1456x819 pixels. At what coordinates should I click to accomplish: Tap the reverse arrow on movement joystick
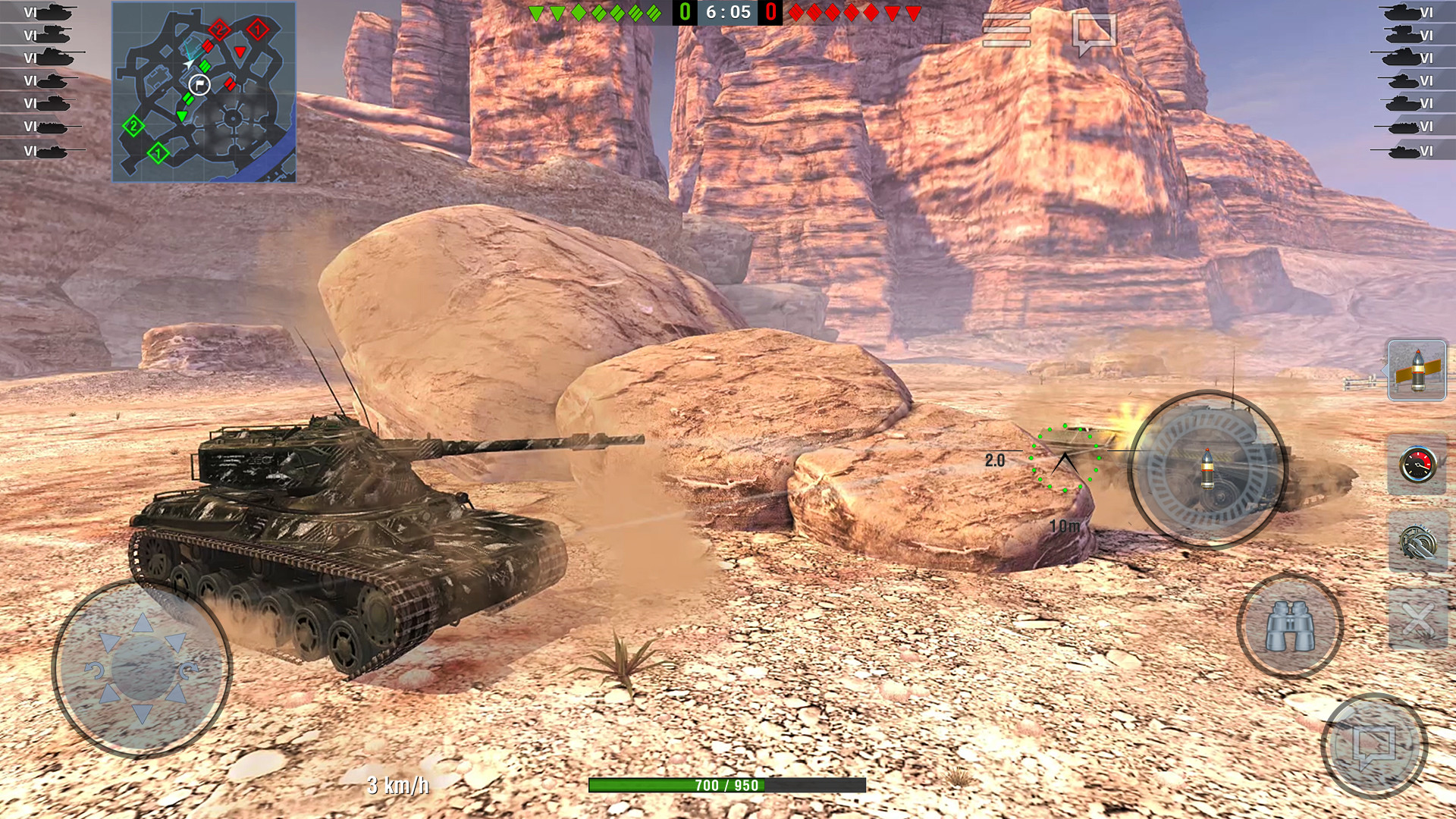click(143, 714)
